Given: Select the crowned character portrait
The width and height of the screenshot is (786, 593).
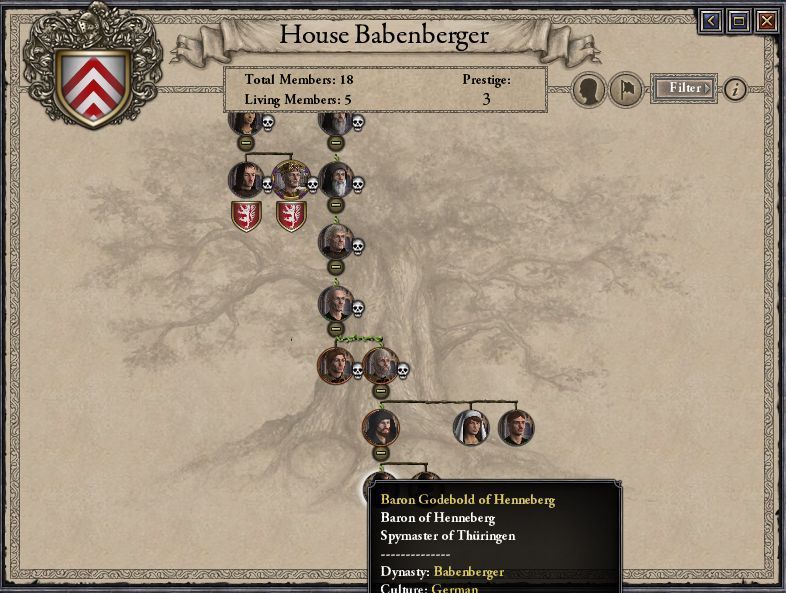Looking at the screenshot, I should click(290, 180).
